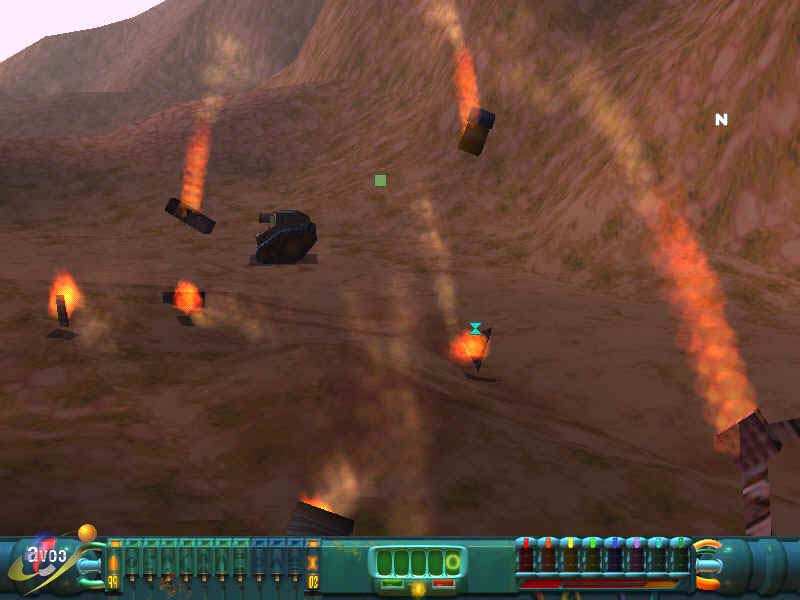Choose the purple-capped energy capsule
This screenshot has height=600, width=800.
636,556
